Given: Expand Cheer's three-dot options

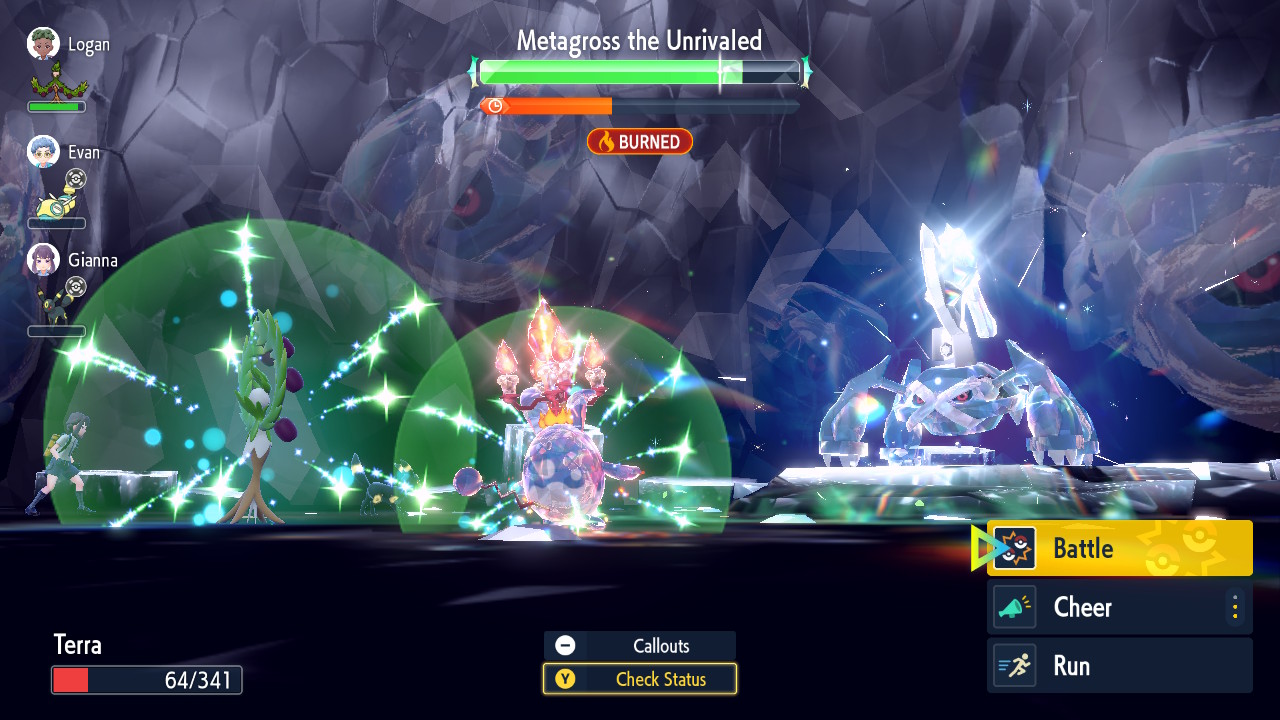Looking at the screenshot, I should 1235,607.
